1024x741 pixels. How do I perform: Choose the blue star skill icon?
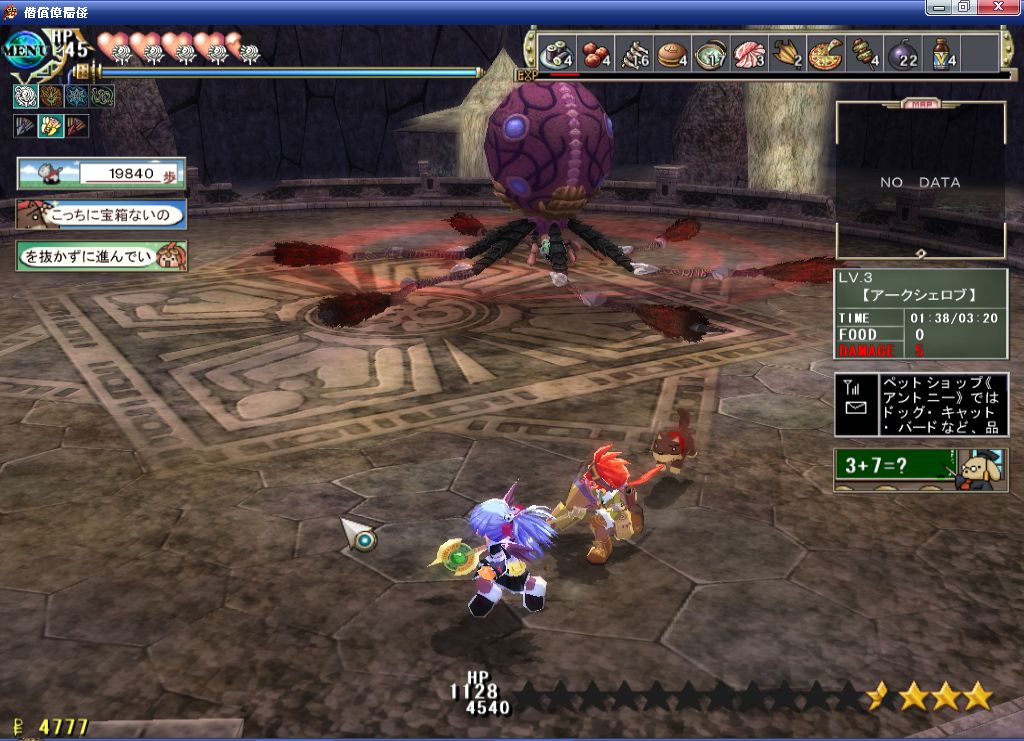(x=77, y=96)
